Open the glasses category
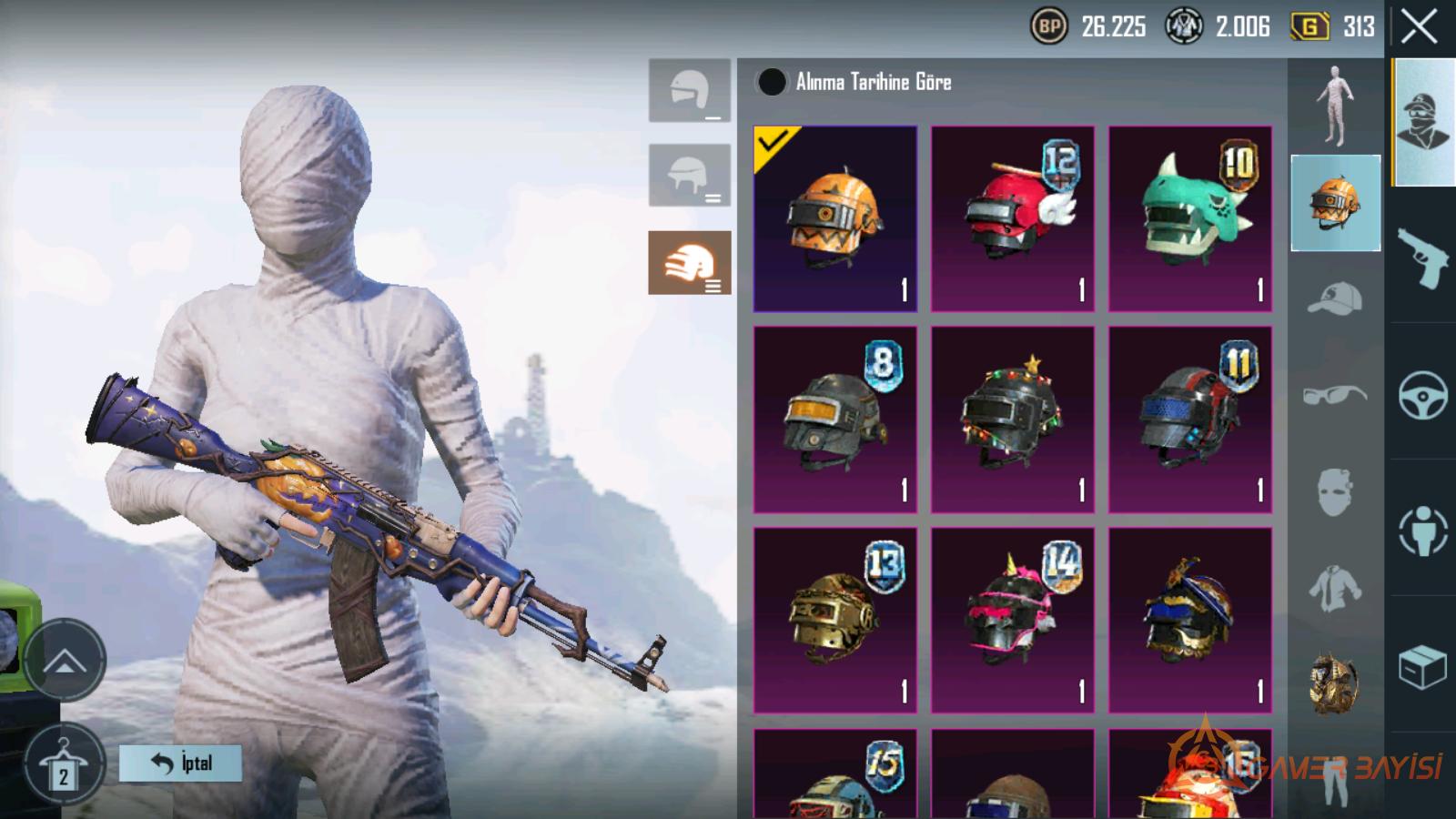 tap(1335, 395)
